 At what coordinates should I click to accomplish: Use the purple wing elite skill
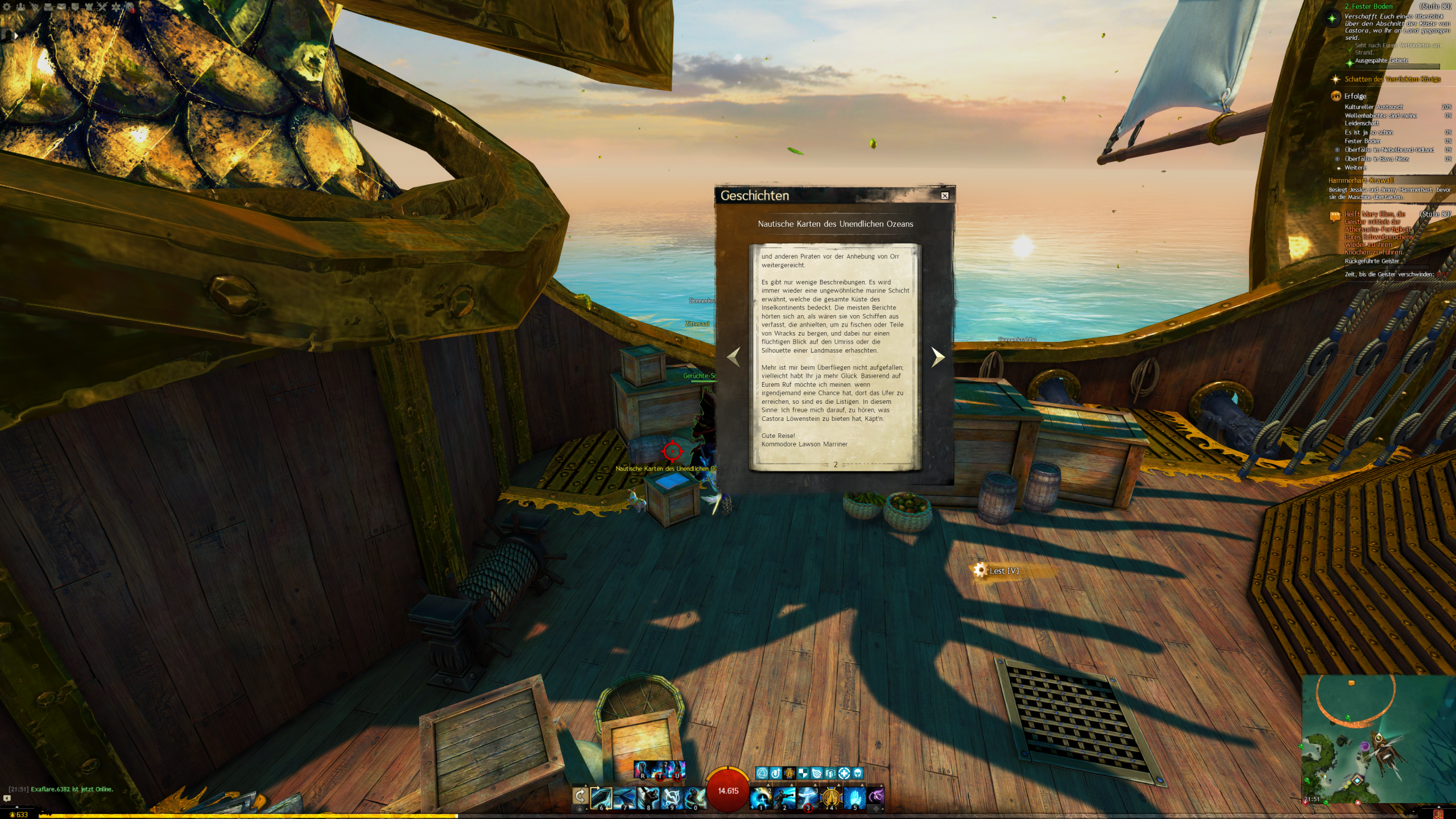click(876, 796)
